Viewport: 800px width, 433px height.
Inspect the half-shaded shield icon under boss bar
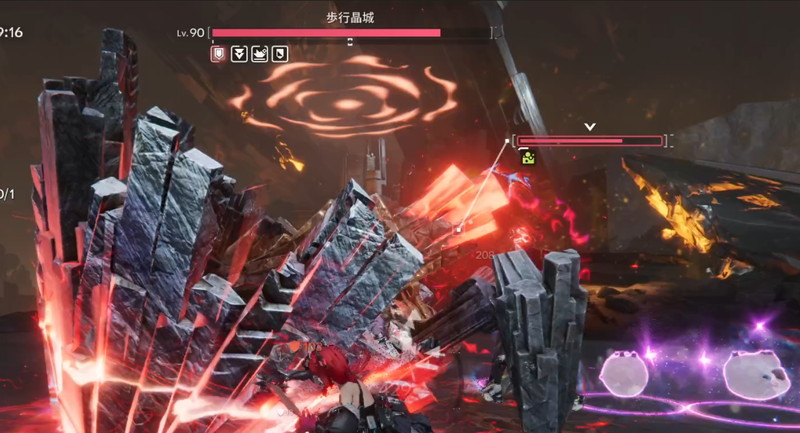[x=281, y=54]
